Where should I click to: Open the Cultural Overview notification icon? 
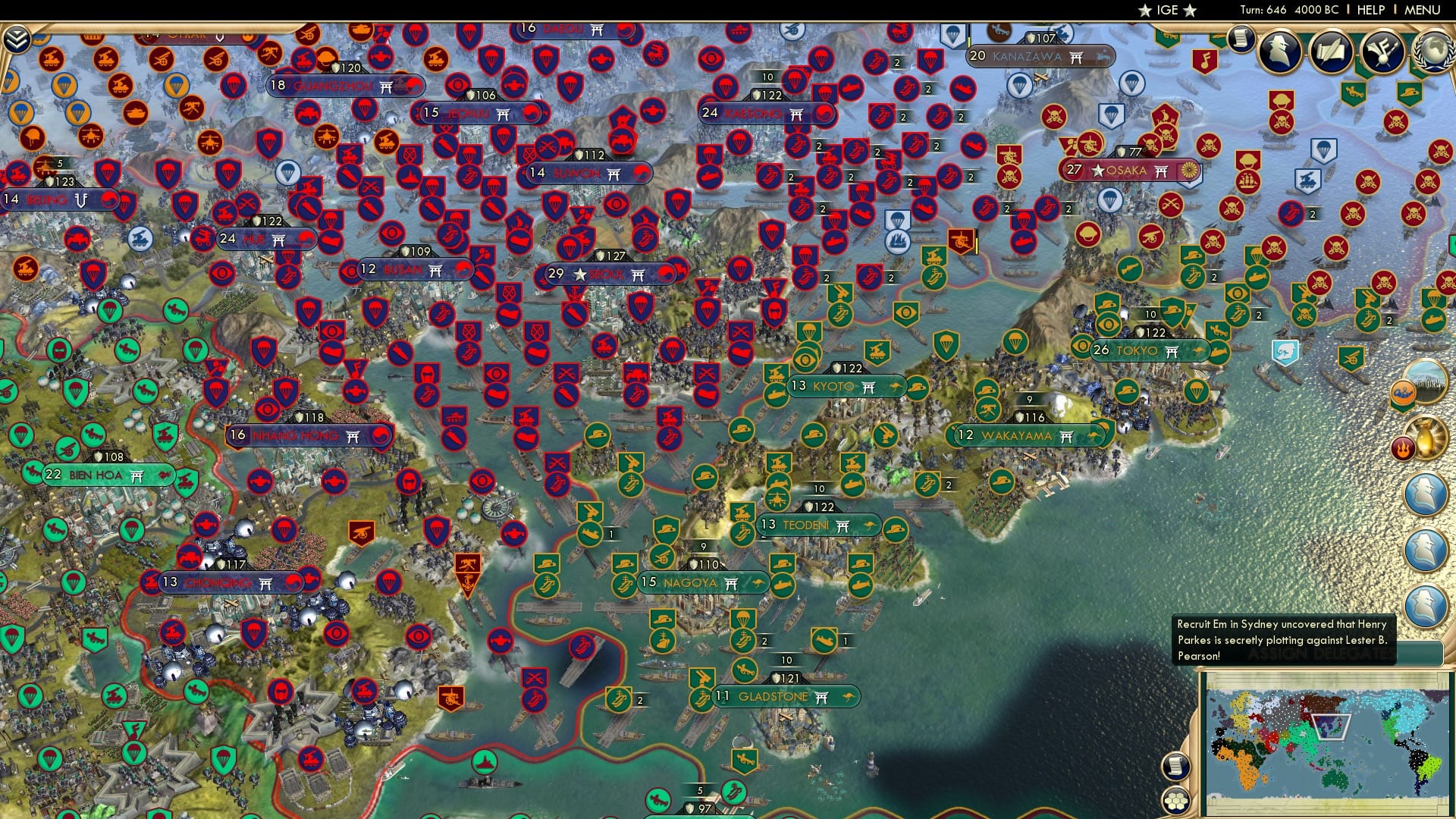click(1382, 52)
